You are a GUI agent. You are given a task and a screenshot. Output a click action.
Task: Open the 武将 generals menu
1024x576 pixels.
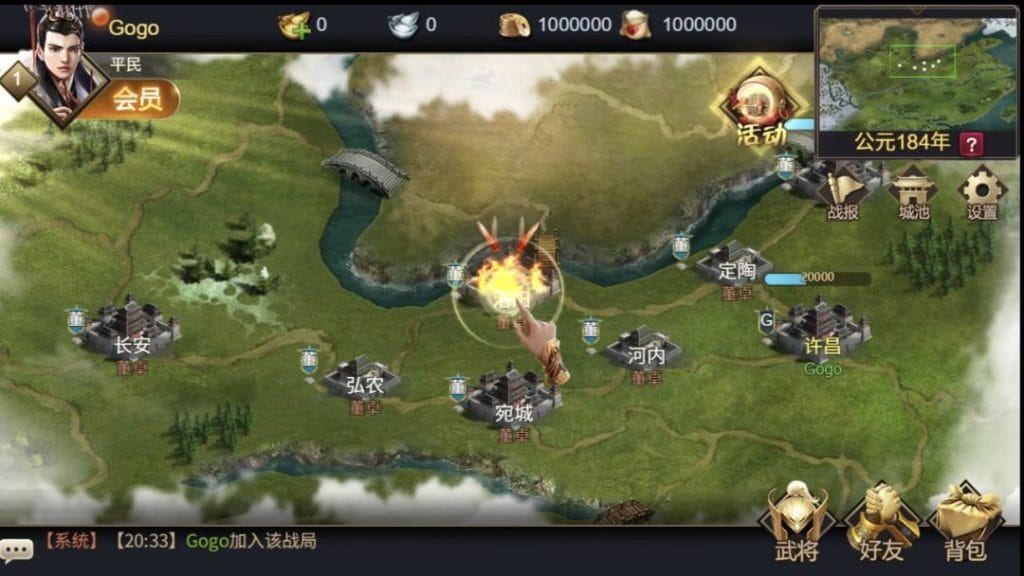[796, 522]
